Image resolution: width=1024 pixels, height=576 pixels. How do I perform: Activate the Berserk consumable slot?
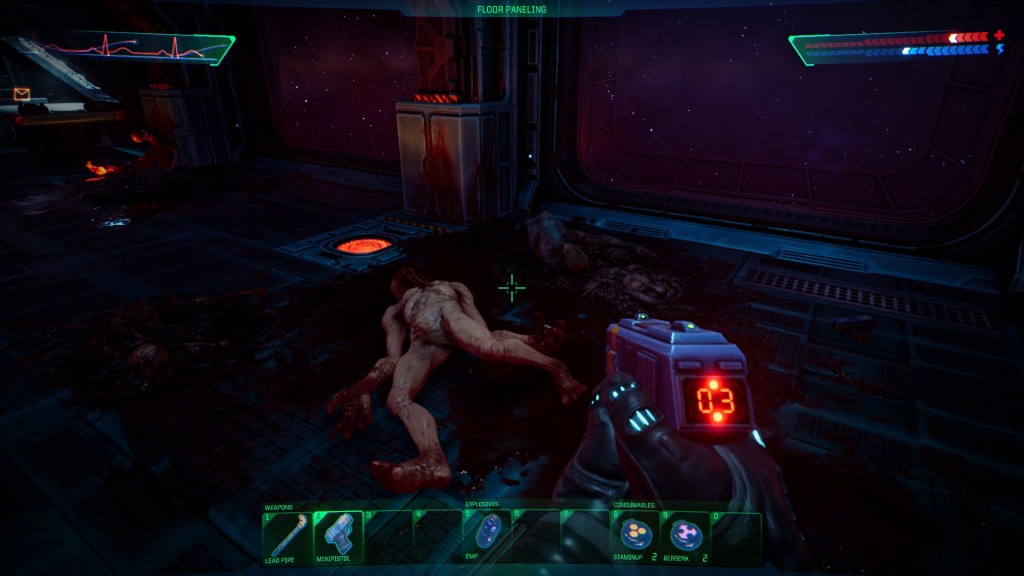pyautogui.click(x=685, y=537)
